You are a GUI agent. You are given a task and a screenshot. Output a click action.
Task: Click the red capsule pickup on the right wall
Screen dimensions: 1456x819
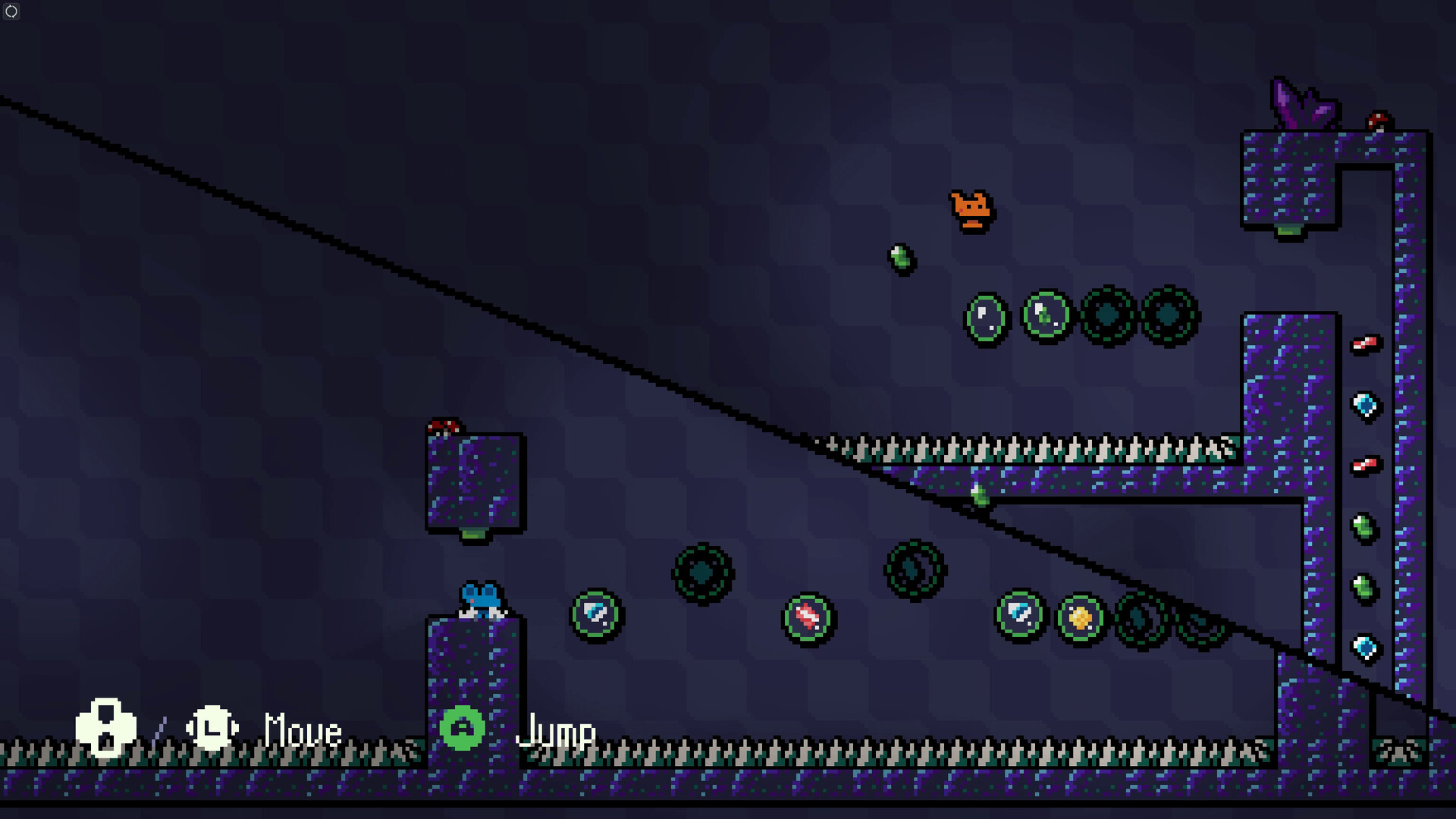tap(1367, 342)
